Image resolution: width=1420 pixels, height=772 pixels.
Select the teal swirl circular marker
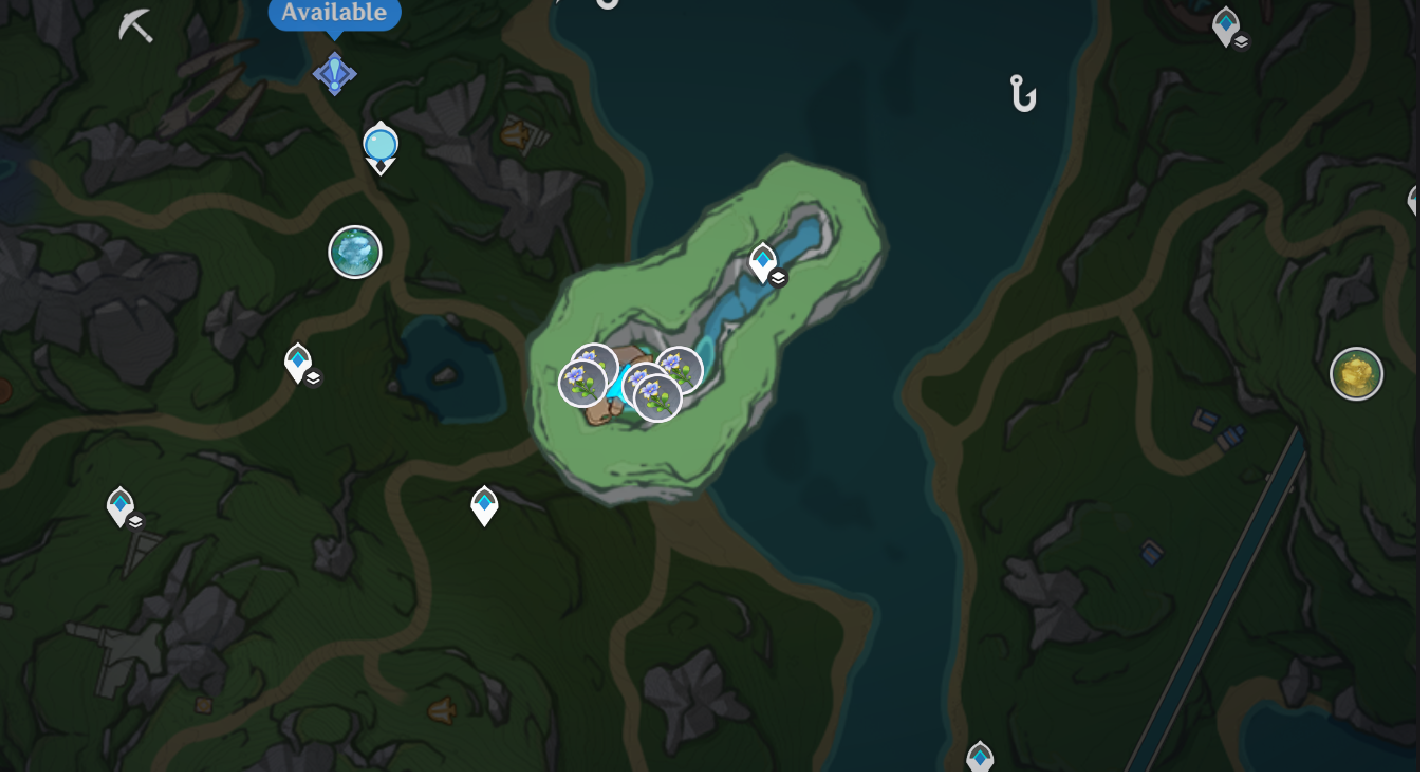click(x=355, y=251)
